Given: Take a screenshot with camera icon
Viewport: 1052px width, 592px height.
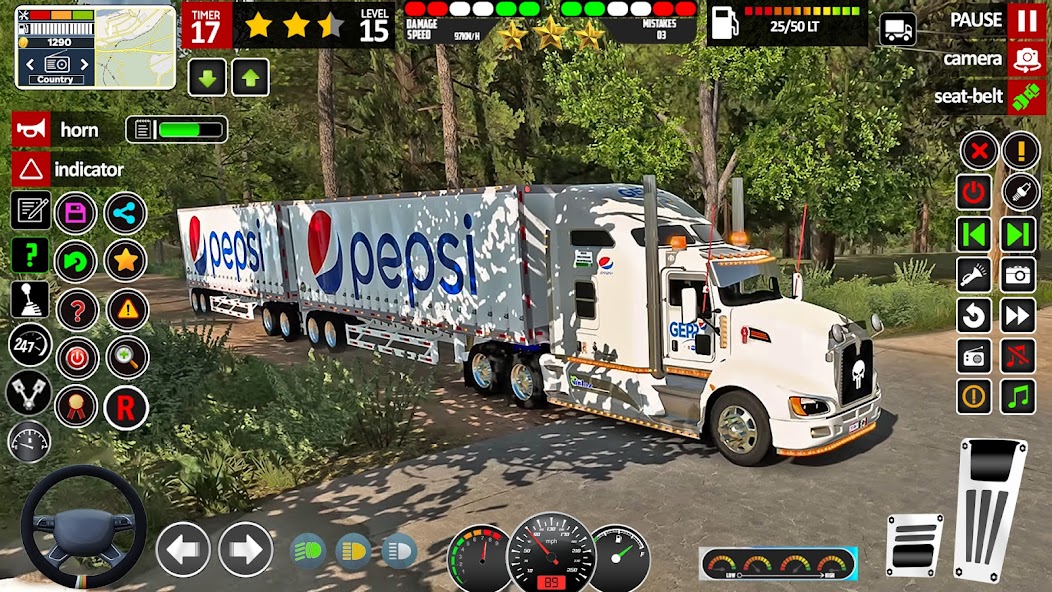Looking at the screenshot, I should coord(1019,273).
